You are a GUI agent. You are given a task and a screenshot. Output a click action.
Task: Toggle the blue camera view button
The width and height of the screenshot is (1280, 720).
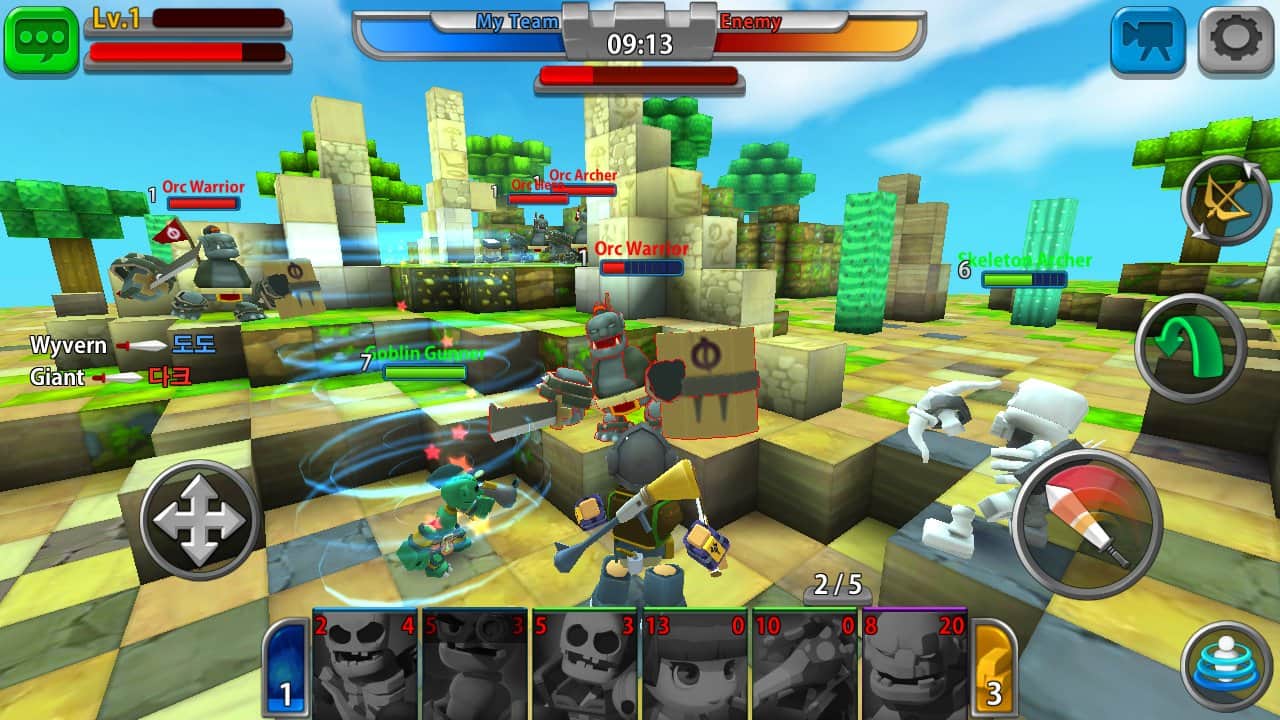[1147, 41]
